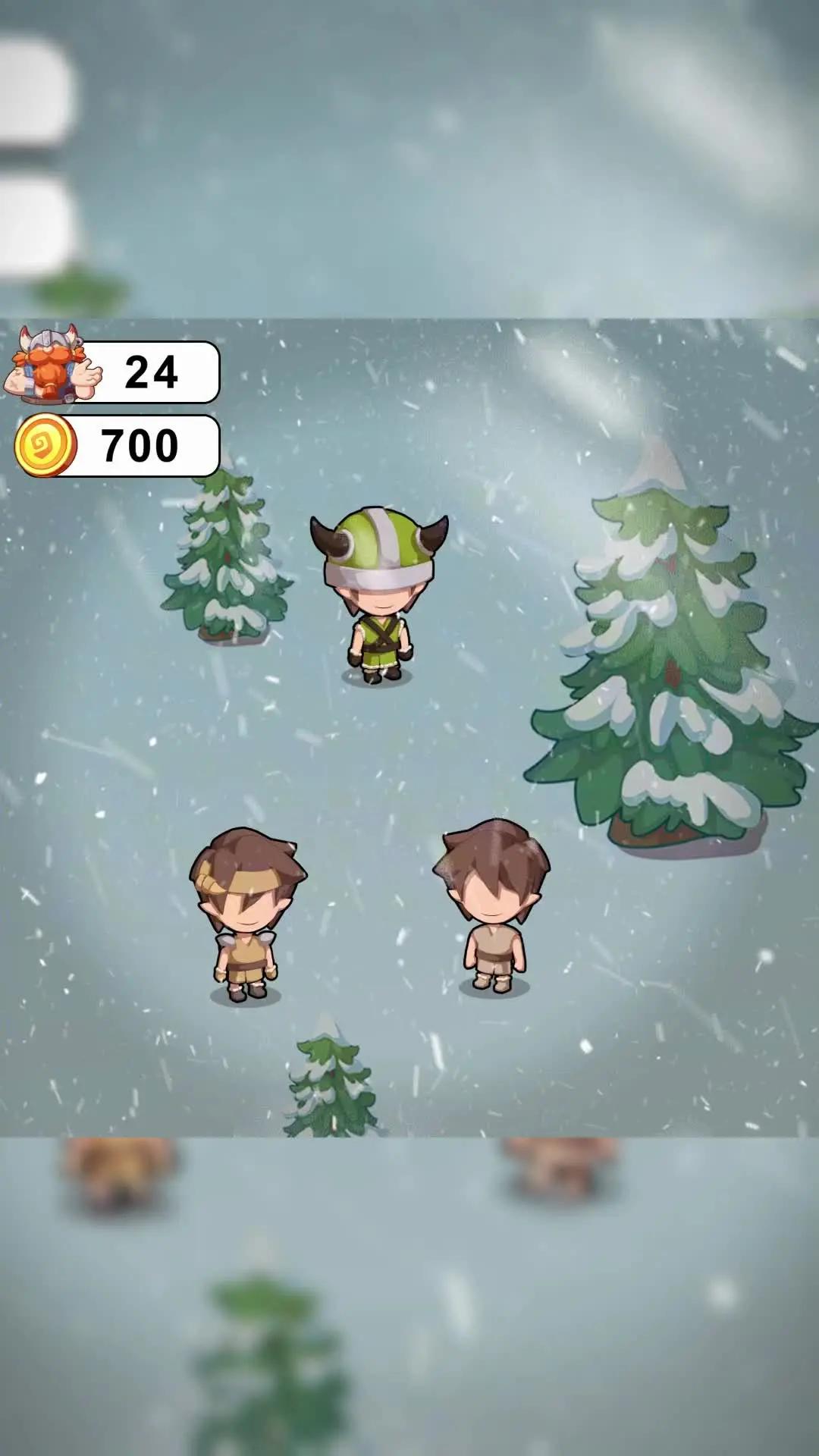Viewport: 819px width, 1456px height.
Task: Tap the gold coin icon
Action: click(x=45, y=445)
